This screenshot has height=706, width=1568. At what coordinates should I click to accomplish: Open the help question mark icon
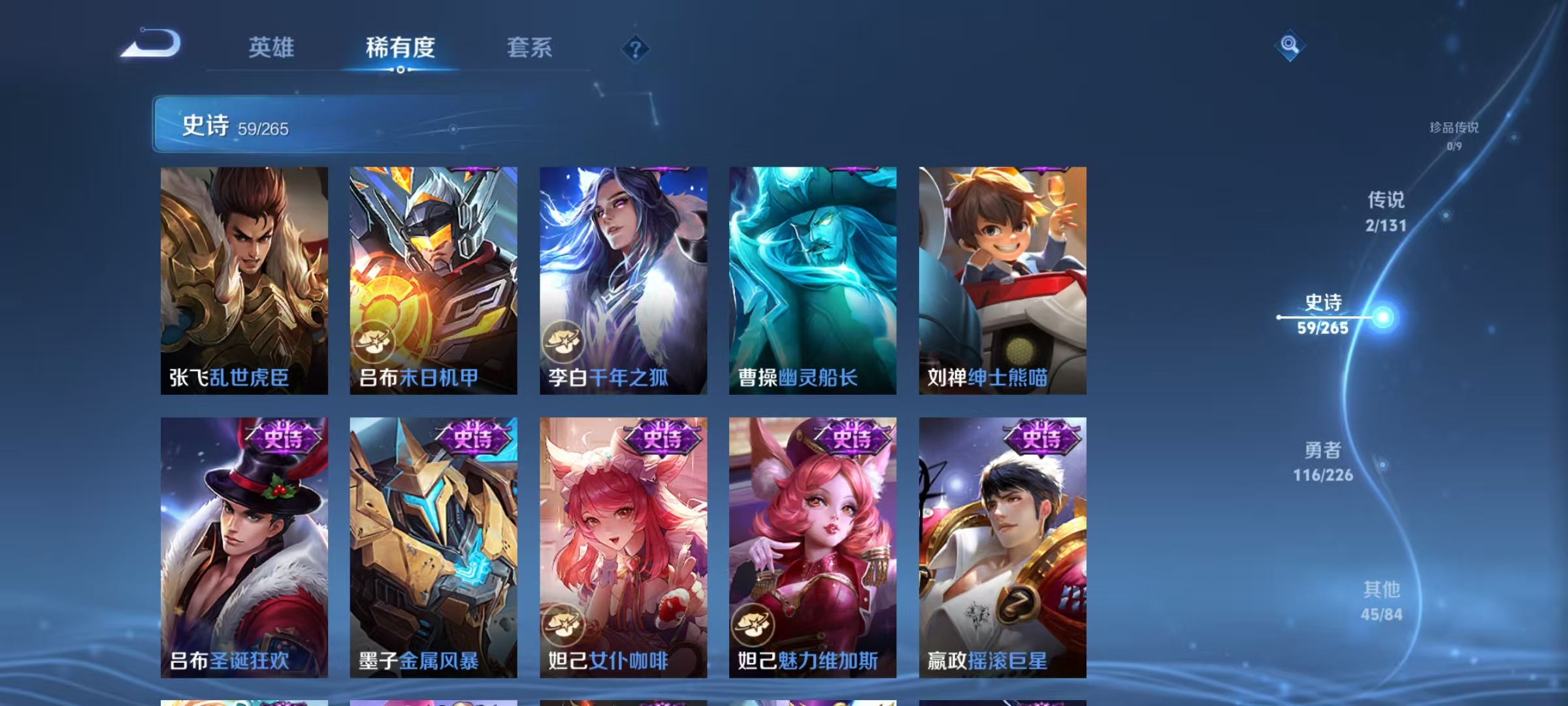tap(634, 50)
